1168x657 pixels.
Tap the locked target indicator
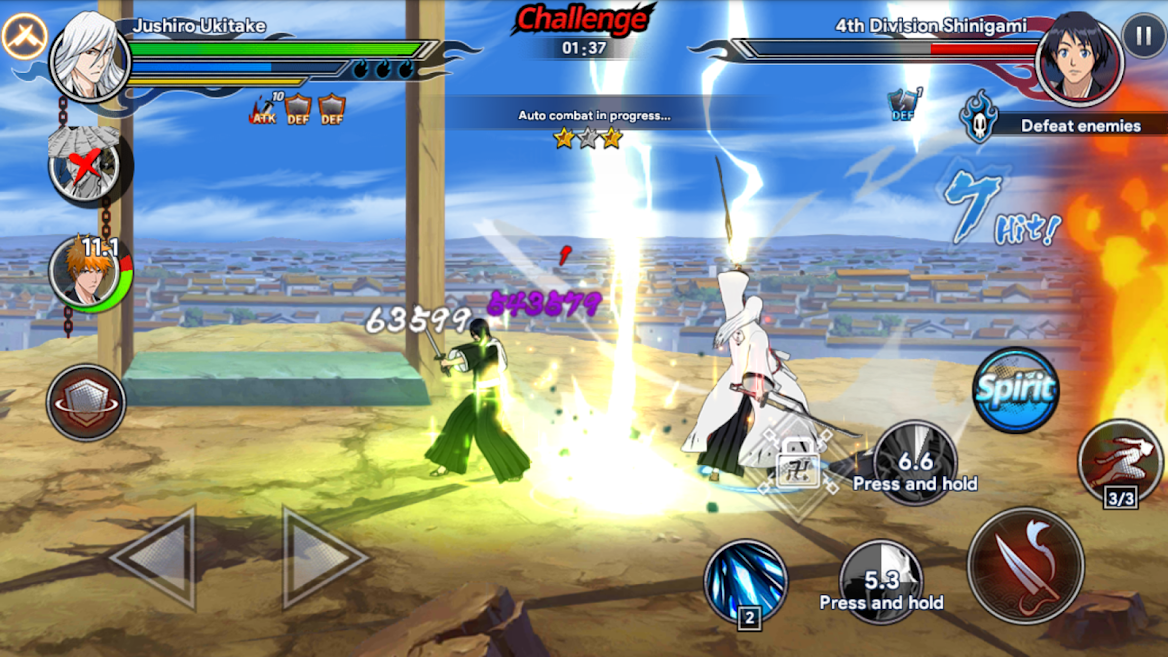(797, 463)
